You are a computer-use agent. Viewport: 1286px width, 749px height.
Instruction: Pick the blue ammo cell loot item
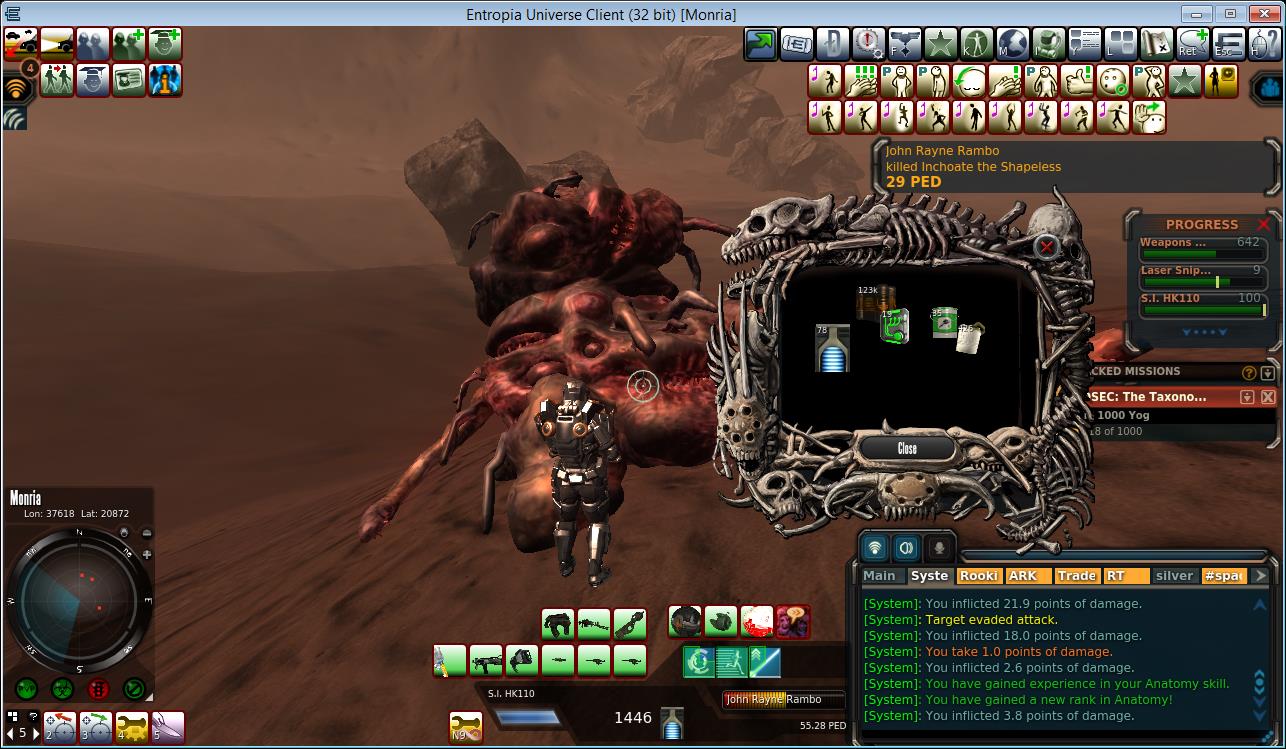[832, 348]
